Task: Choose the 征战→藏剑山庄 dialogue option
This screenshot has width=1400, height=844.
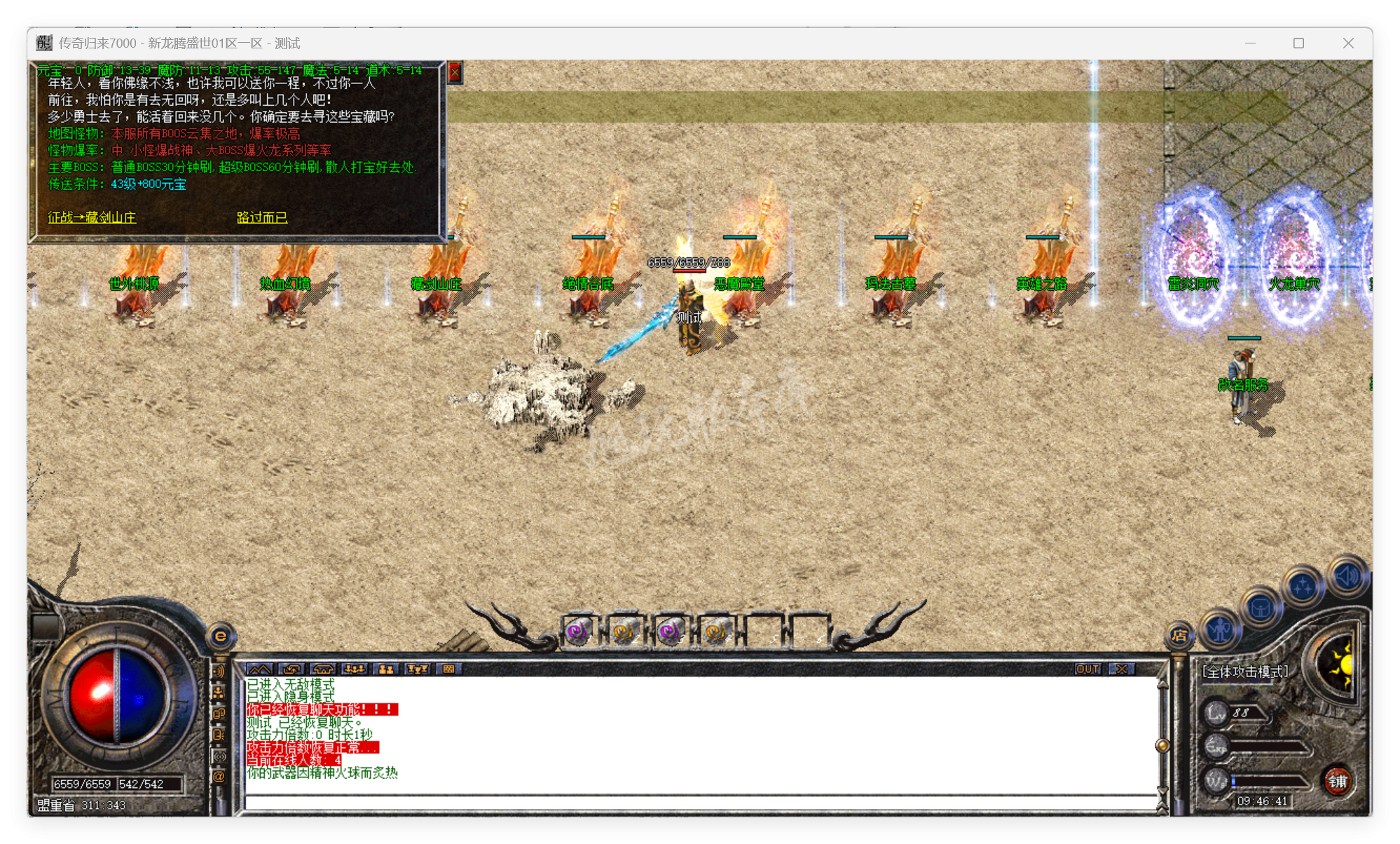Action: (x=92, y=217)
